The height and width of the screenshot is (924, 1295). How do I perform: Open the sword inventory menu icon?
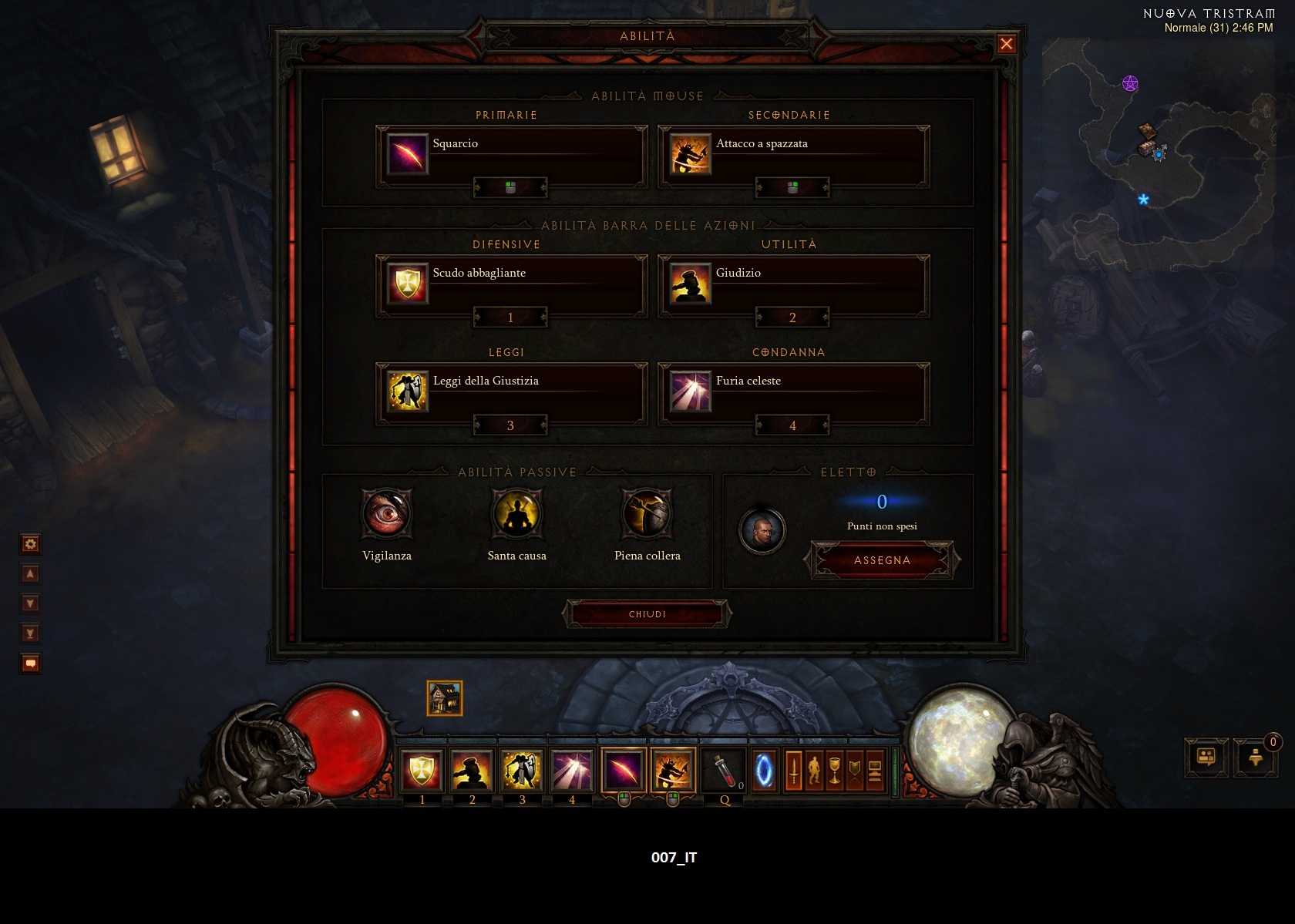[x=794, y=770]
